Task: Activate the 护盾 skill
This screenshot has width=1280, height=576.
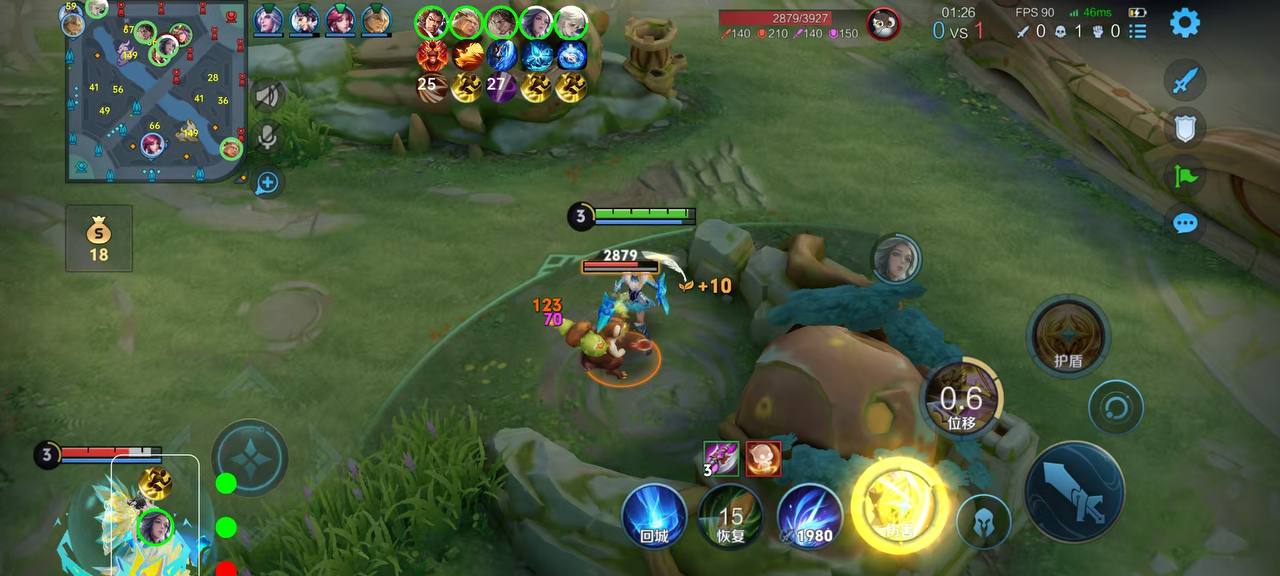Action: click(1069, 337)
